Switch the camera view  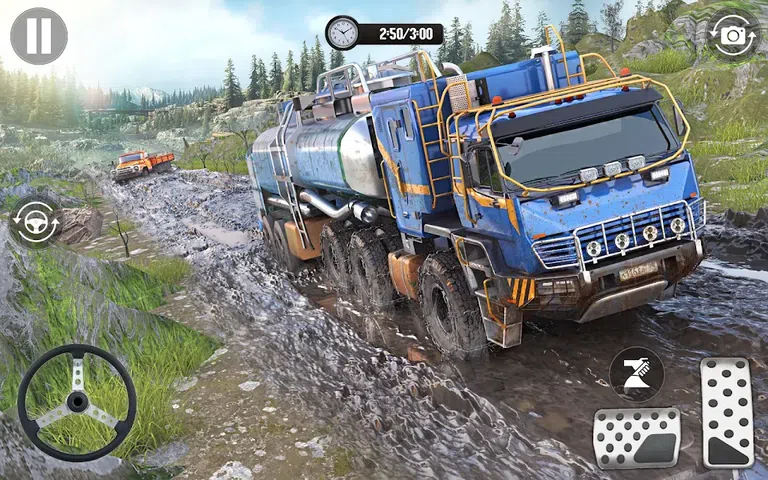[x=733, y=36]
